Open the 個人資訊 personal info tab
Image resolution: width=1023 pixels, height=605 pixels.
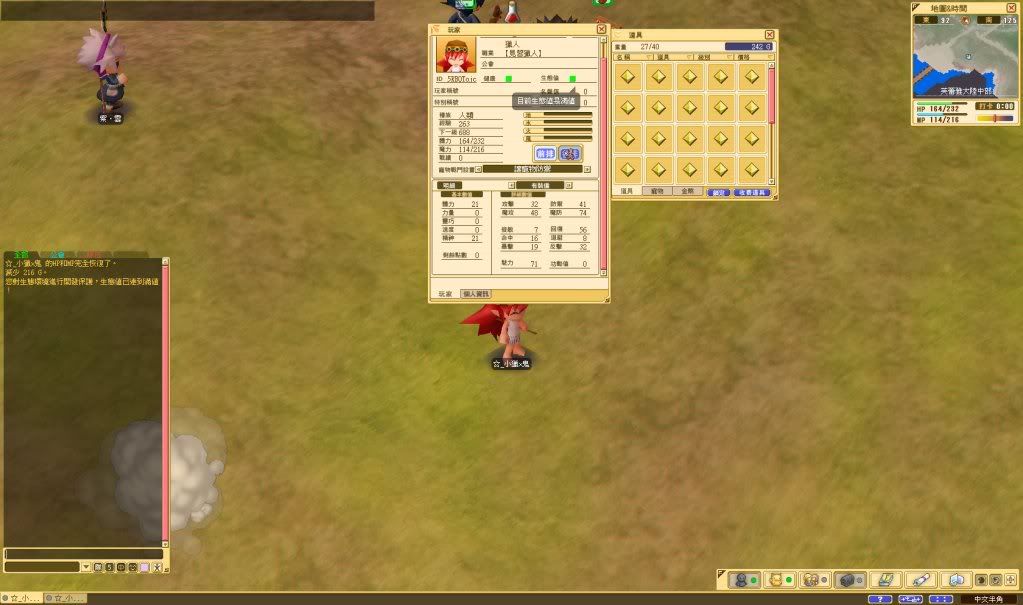pyautogui.click(x=476, y=294)
